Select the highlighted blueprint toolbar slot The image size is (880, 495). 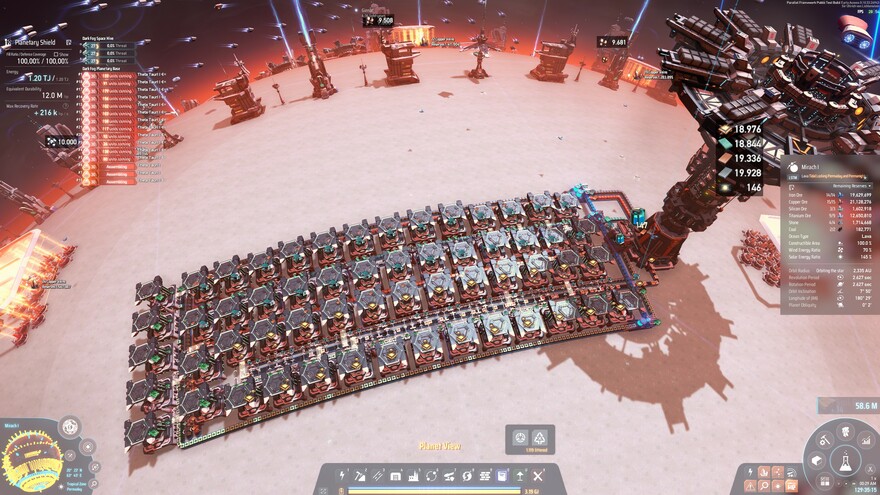click(x=502, y=475)
